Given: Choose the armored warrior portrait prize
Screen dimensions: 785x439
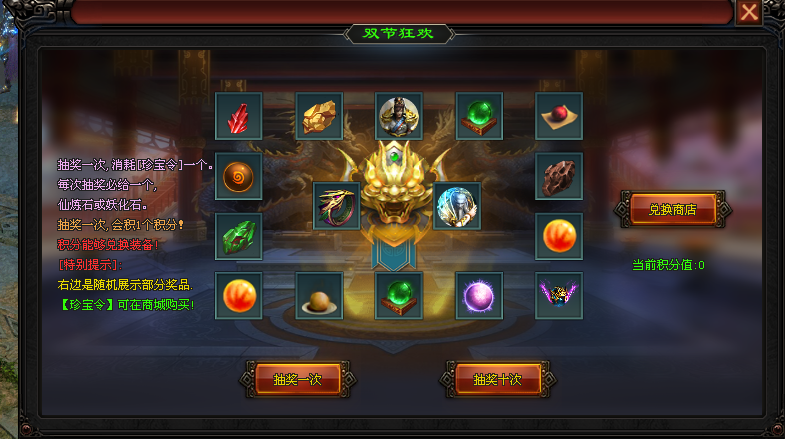Looking at the screenshot, I should 399,116.
